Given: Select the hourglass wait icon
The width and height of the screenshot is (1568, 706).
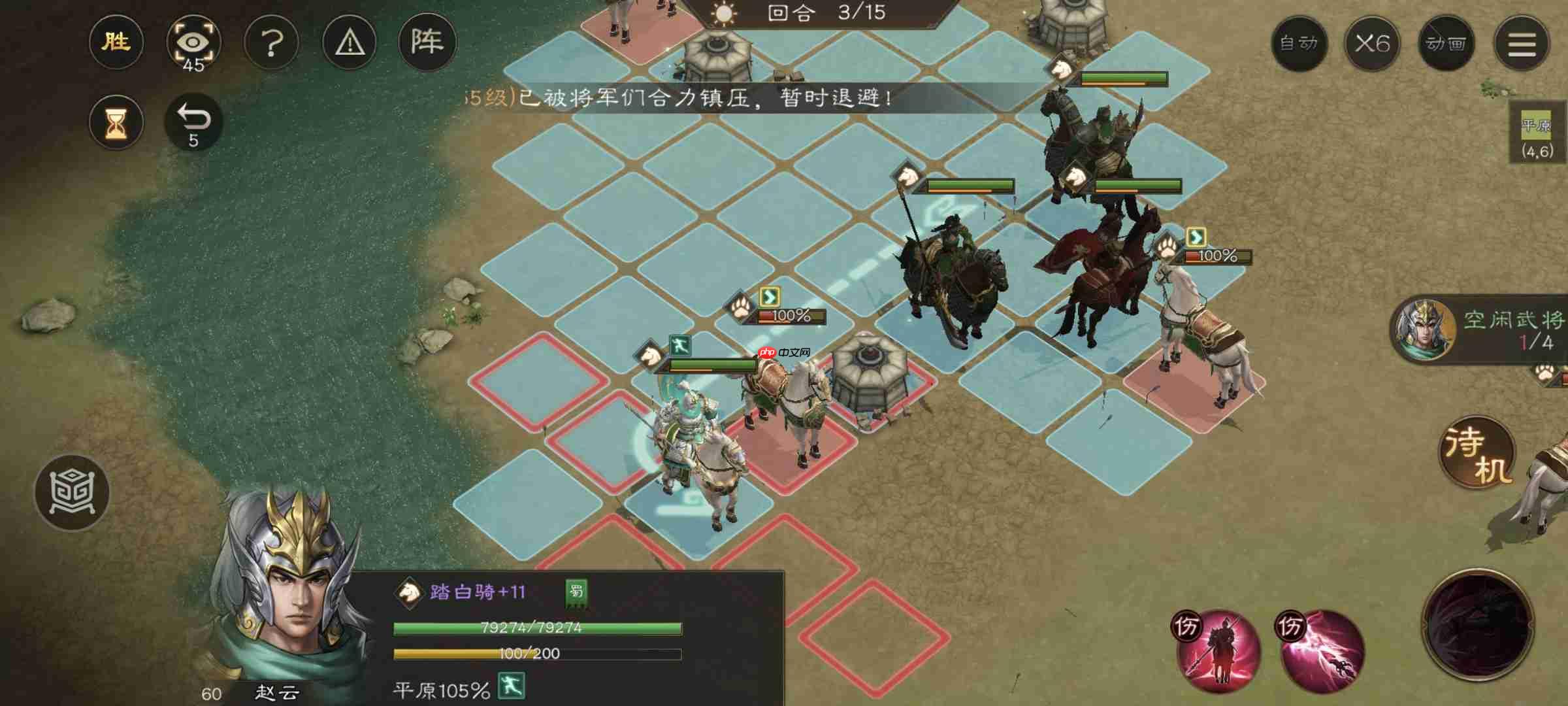Looking at the screenshot, I should (116, 122).
